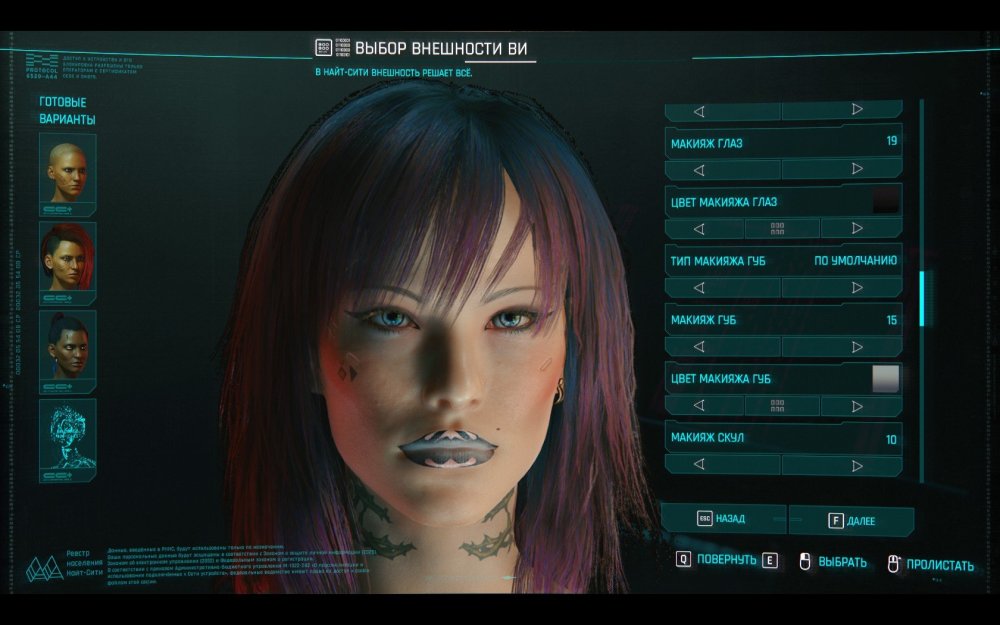The height and width of the screenshot is (625, 1000).
Task: Choose previous lip makeup style
Action: [x=699, y=347]
